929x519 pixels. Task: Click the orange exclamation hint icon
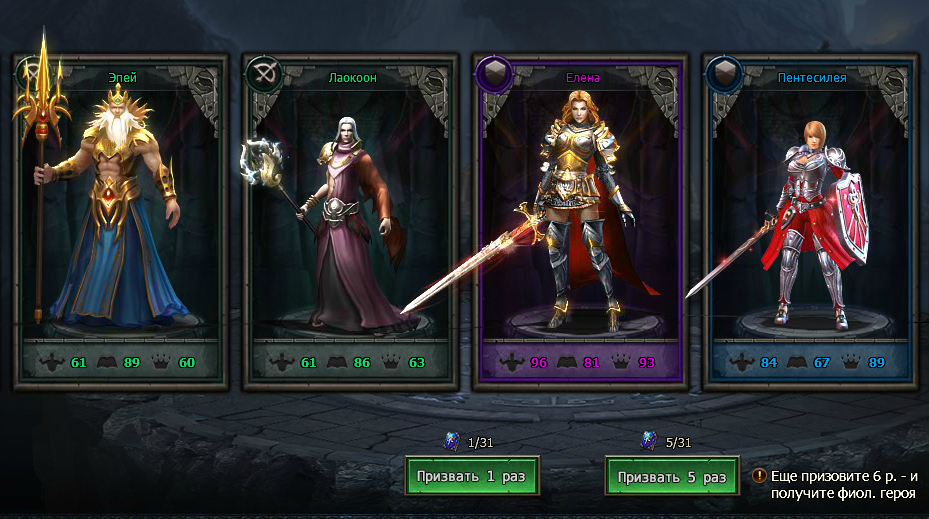pos(760,476)
